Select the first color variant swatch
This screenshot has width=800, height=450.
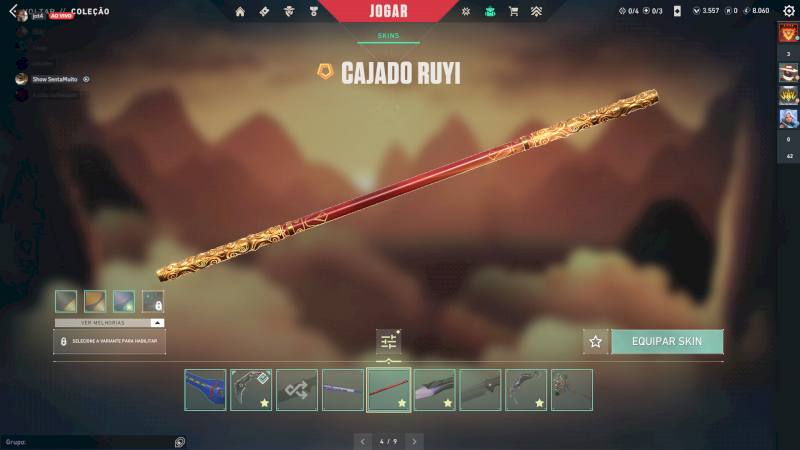pos(66,301)
